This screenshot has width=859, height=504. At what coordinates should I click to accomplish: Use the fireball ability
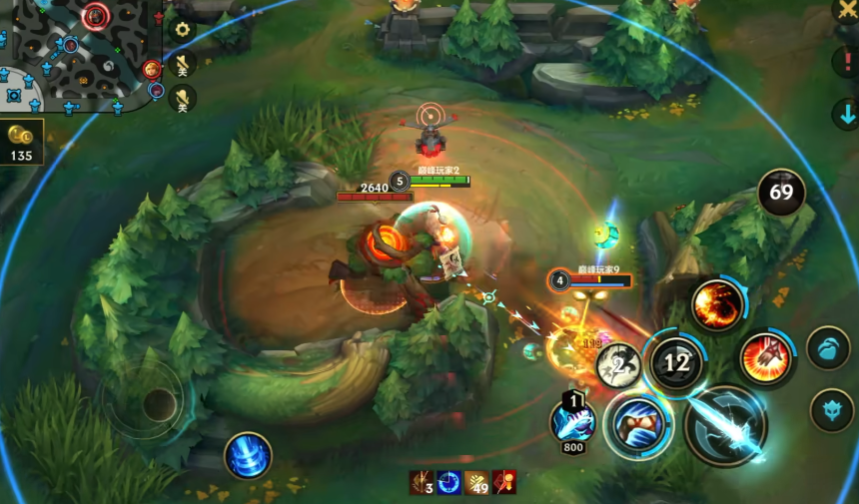[717, 304]
